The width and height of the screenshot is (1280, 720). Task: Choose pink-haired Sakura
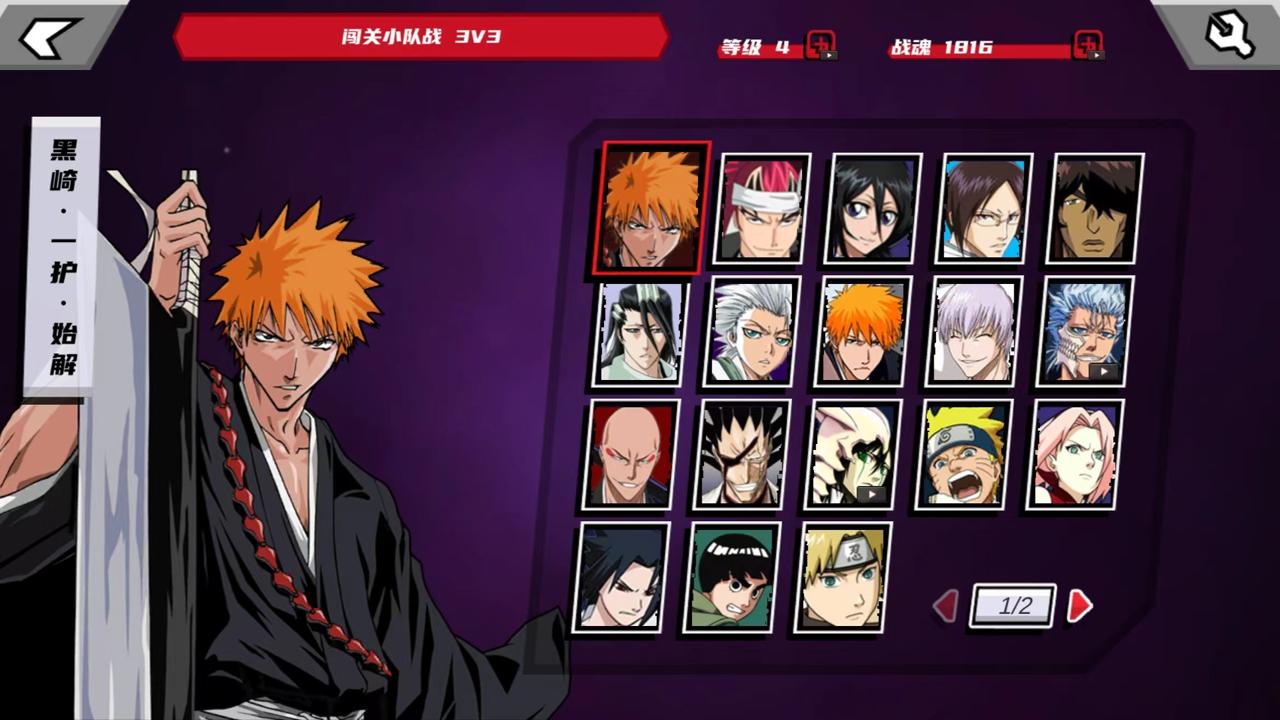(x=1075, y=454)
